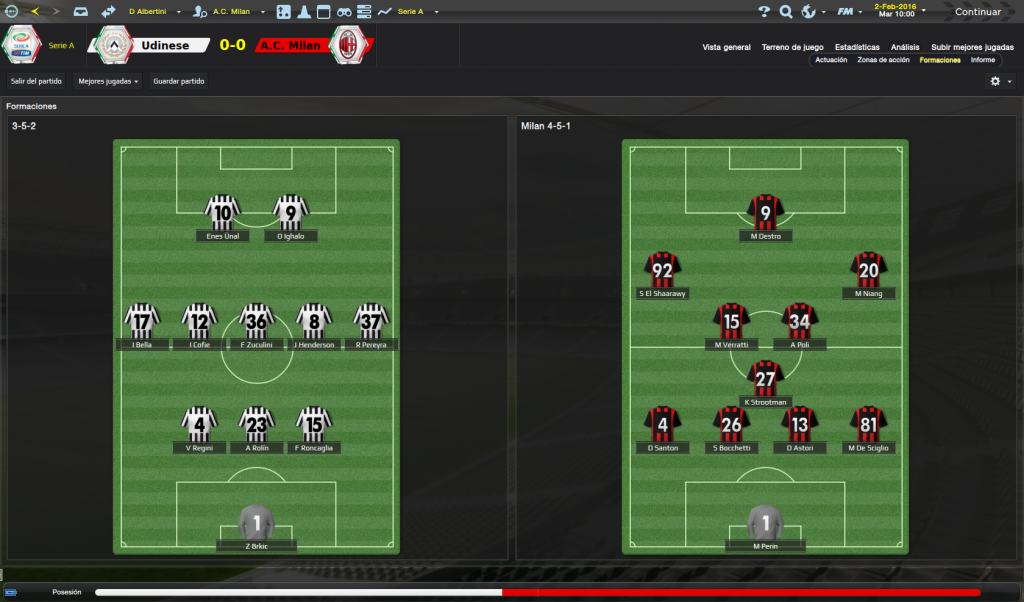This screenshot has width=1024, height=602.
Task: Open the FM menu dropdown
Action: [x=849, y=12]
